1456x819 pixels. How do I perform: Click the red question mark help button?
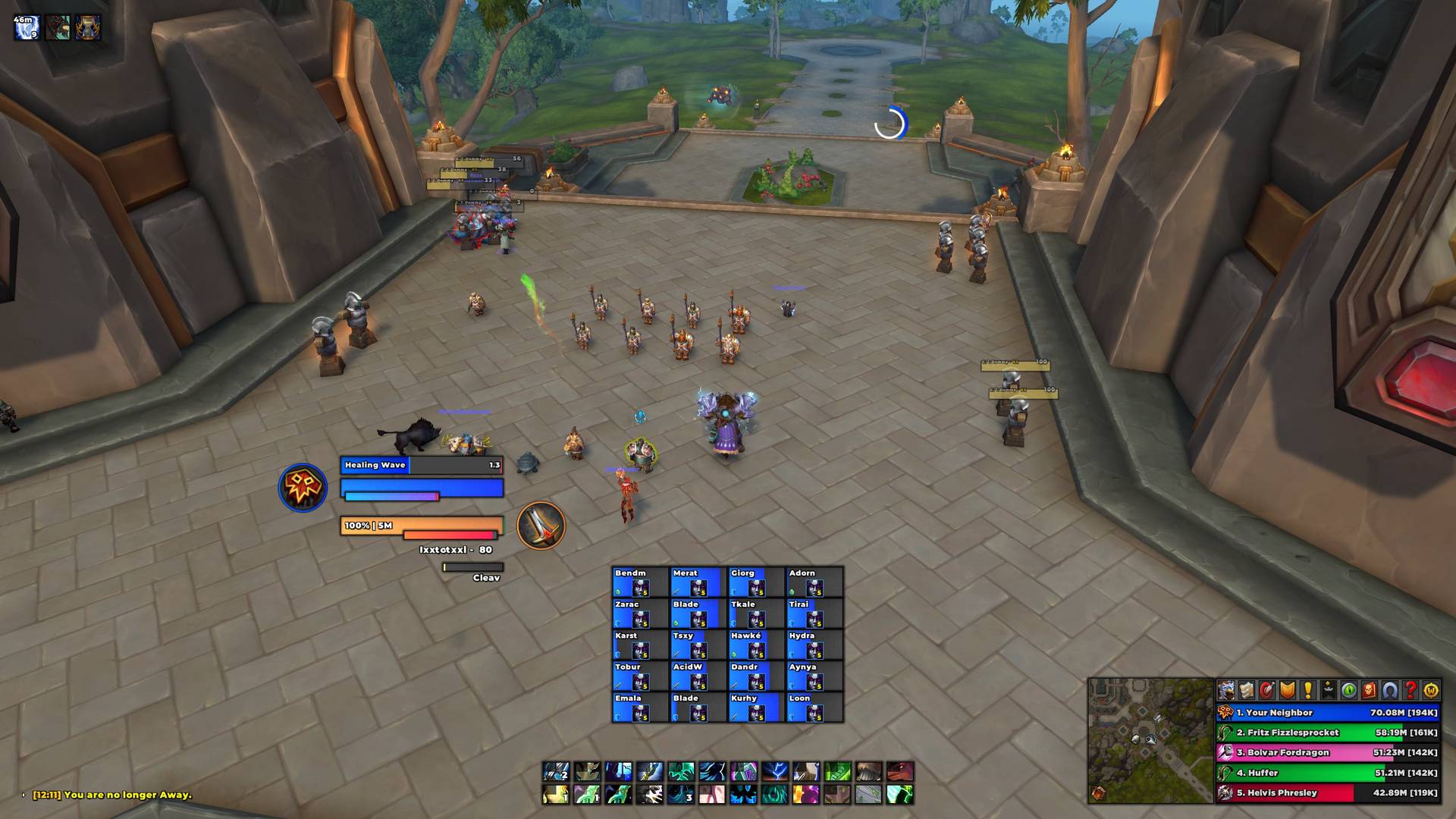(x=1410, y=690)
